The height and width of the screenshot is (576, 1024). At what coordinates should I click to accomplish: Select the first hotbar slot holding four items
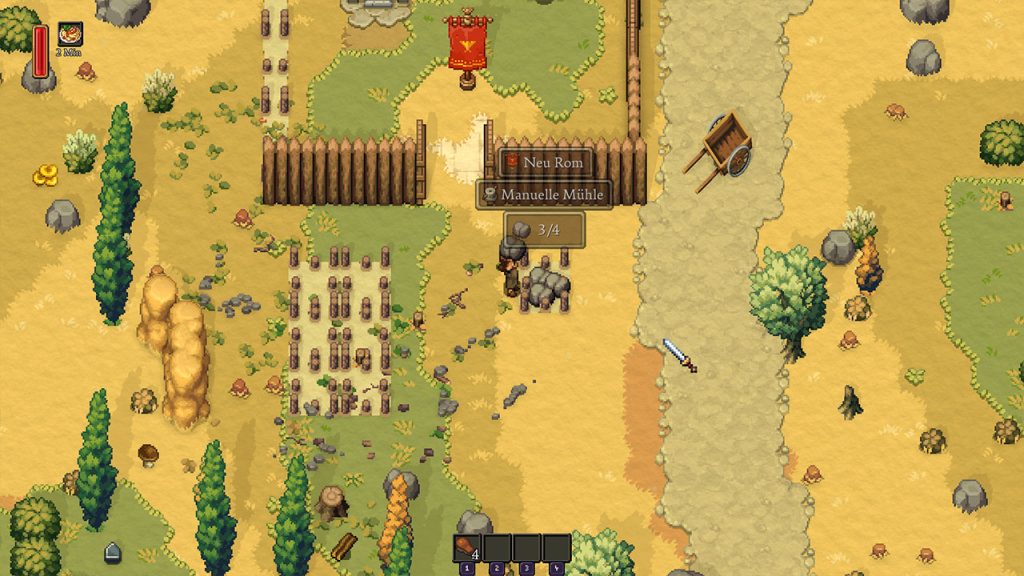coord(469,548)
